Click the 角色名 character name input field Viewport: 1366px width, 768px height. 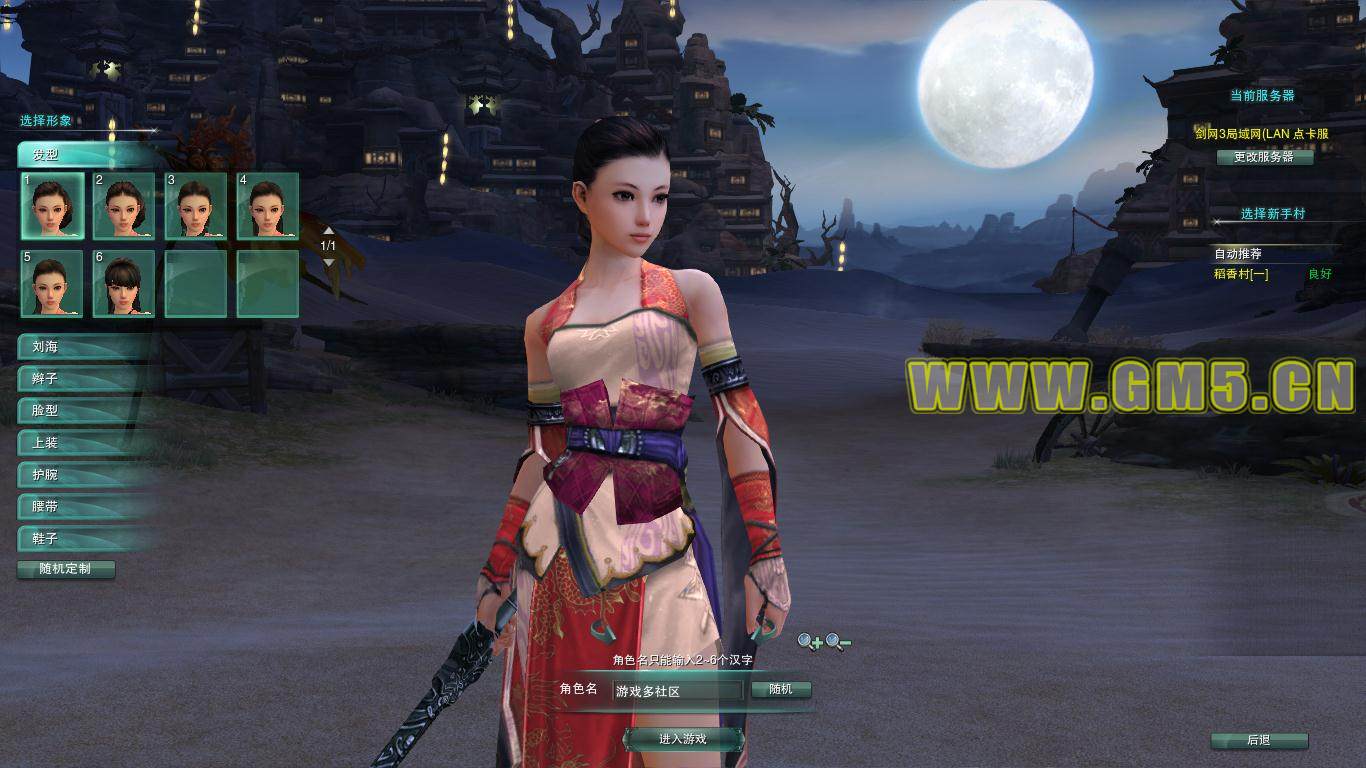[677, 691]
